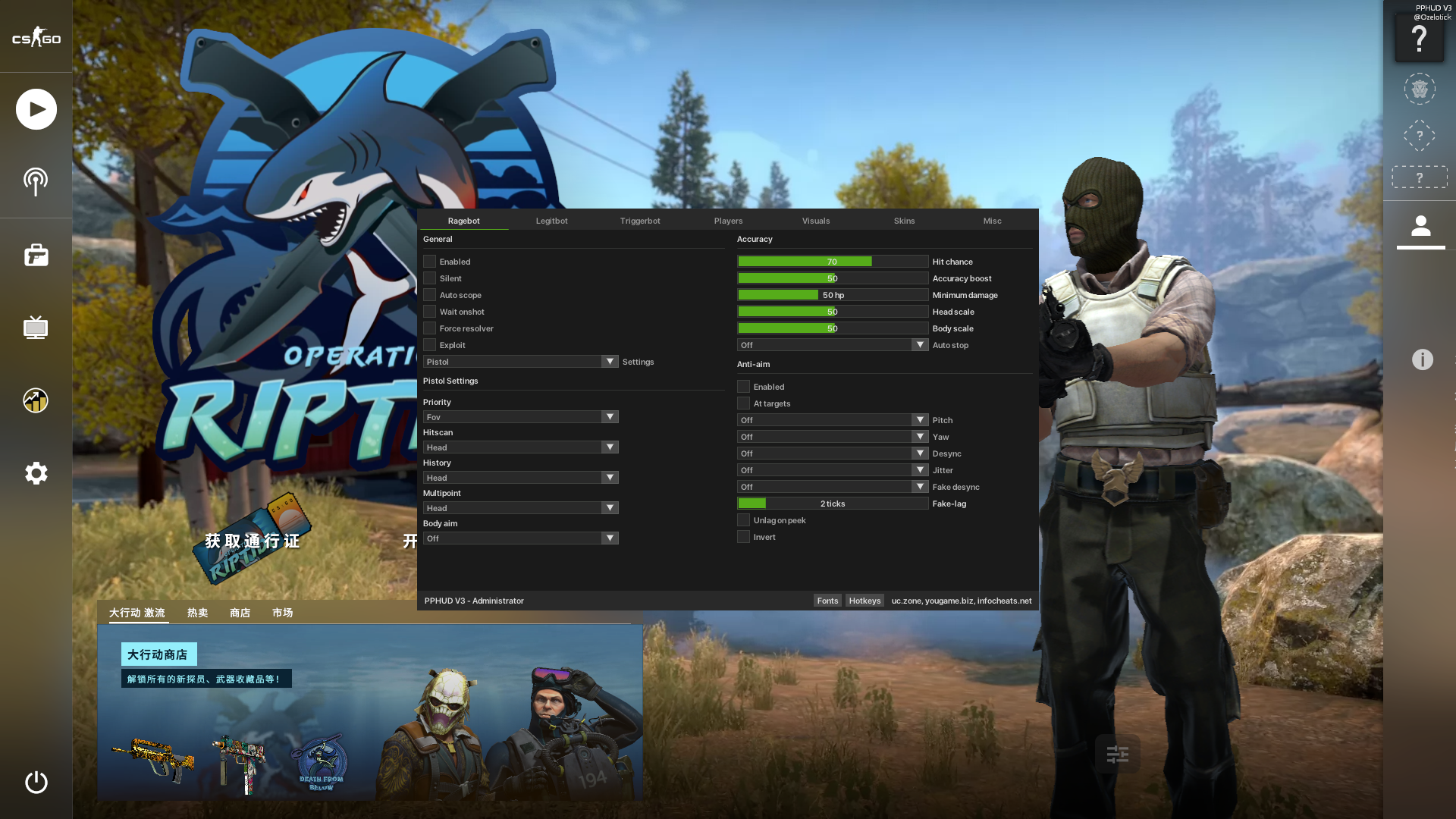Open the Skins tab
This screenshot has width=1456, height=819.
click(904, 221)
